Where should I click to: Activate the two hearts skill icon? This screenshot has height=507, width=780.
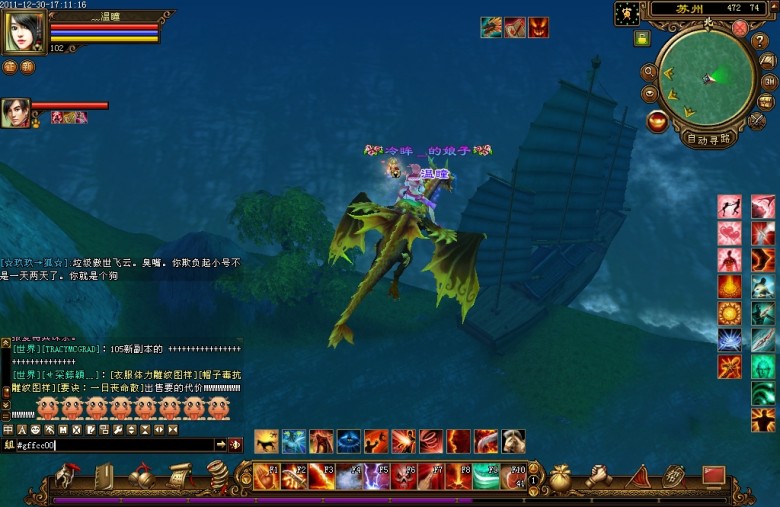pos(730,233)
